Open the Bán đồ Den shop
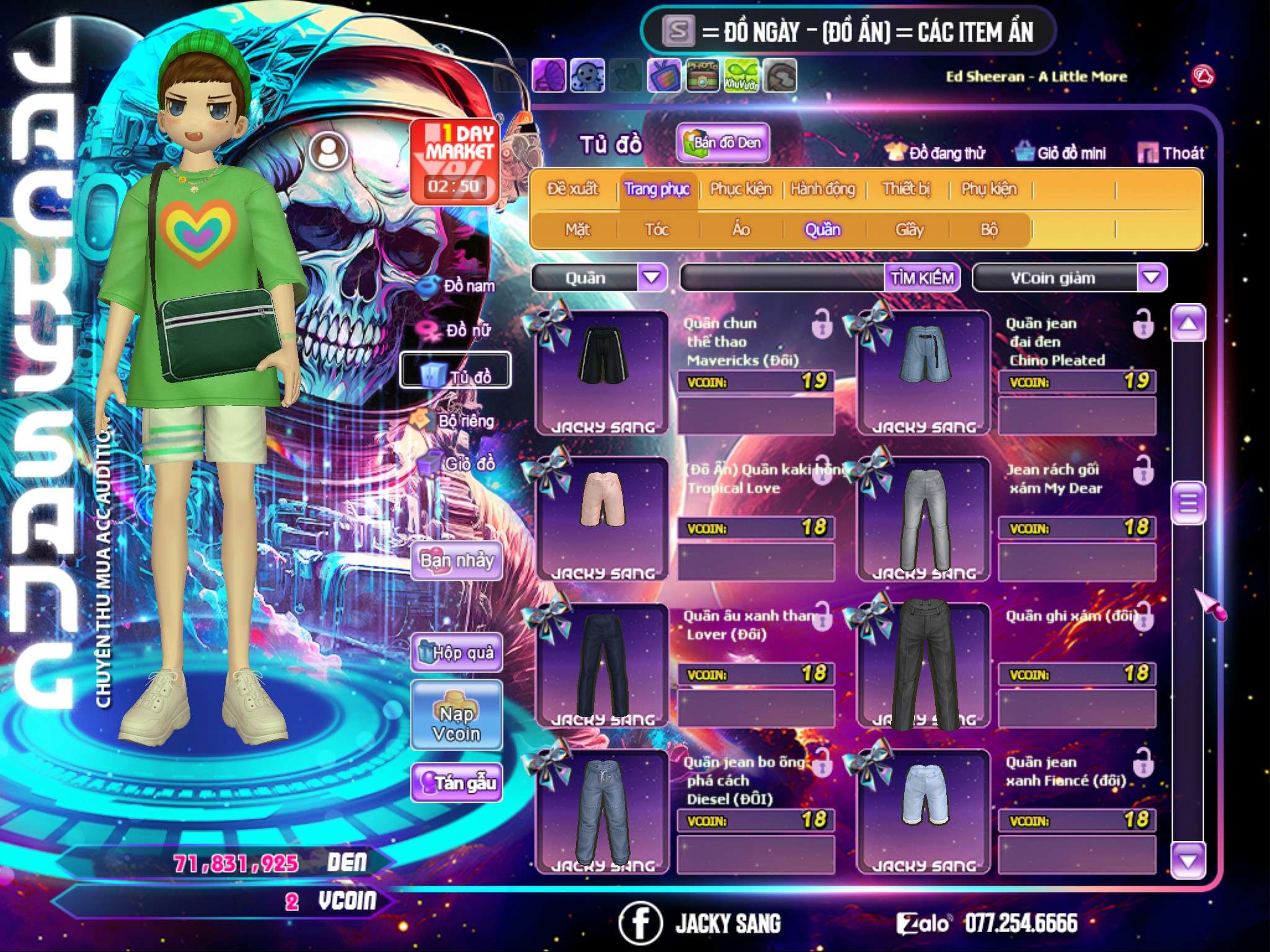The image size is (1270, 952). click(x=723, y=143)
